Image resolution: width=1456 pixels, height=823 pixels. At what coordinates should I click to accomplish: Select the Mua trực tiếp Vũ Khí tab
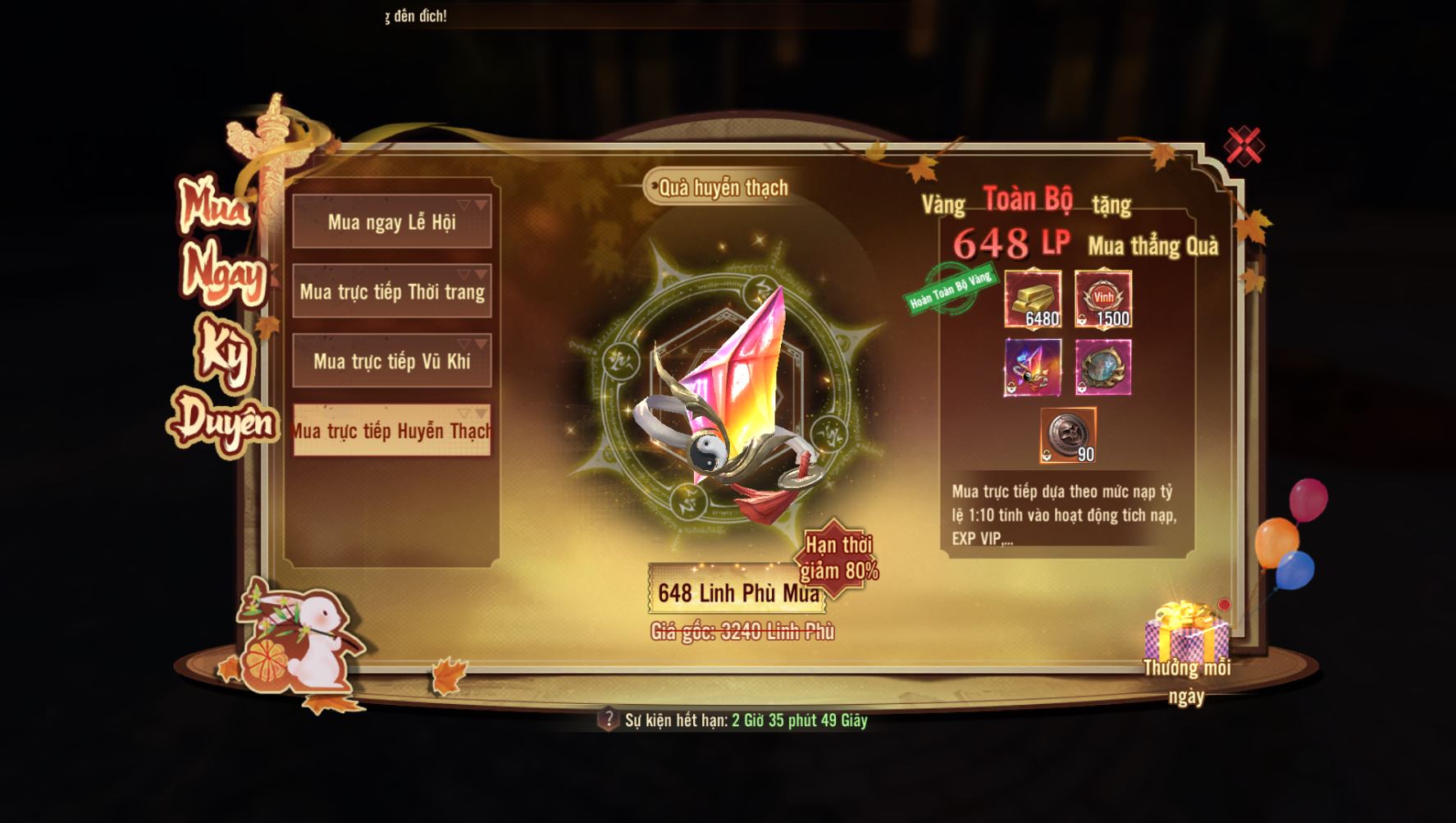392,361
